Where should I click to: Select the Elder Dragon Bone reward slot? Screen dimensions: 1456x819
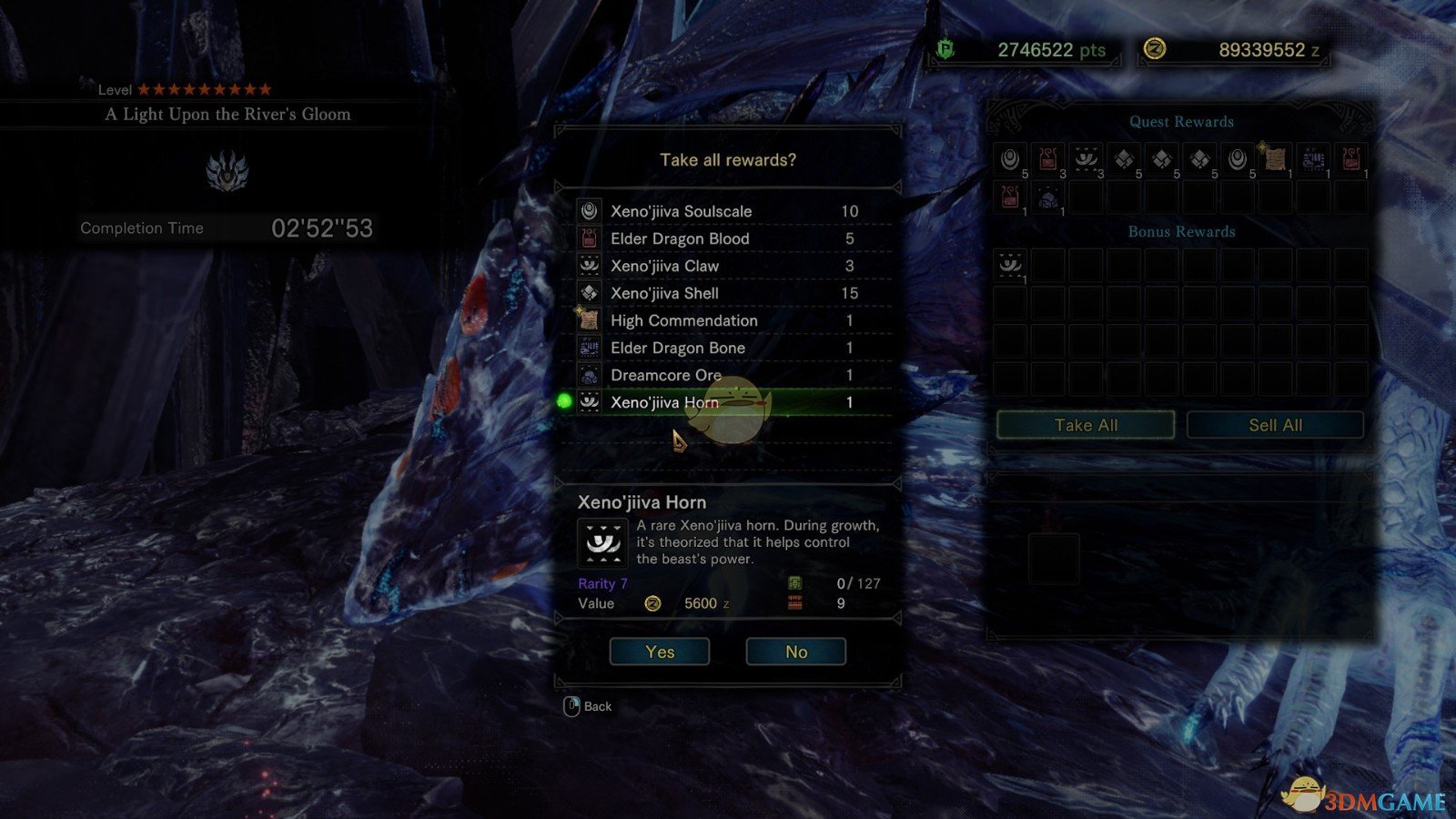(1312, 159)
